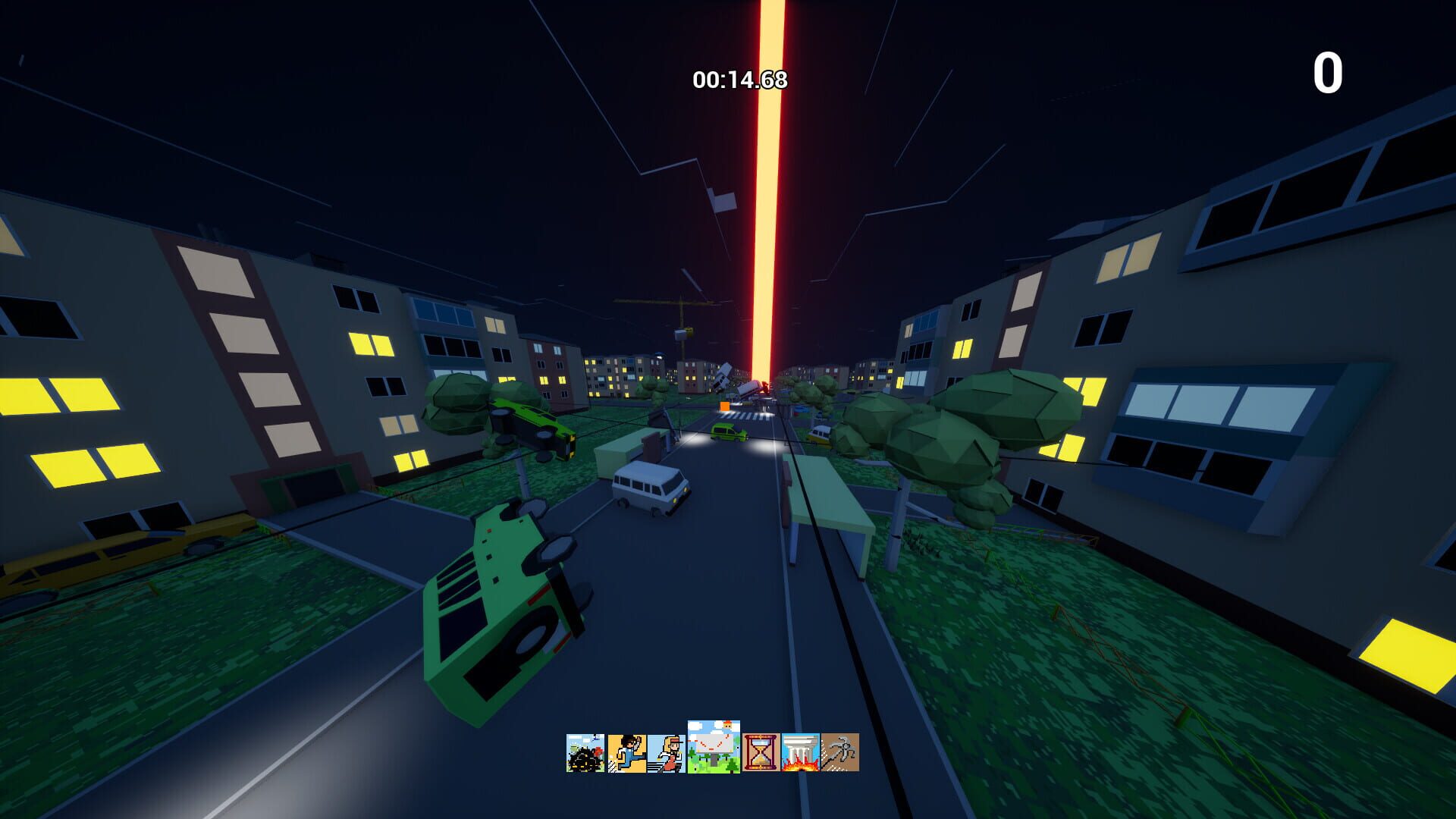
Task: Click the 00:14.68 timer display
Action: (x=739, y=76)
